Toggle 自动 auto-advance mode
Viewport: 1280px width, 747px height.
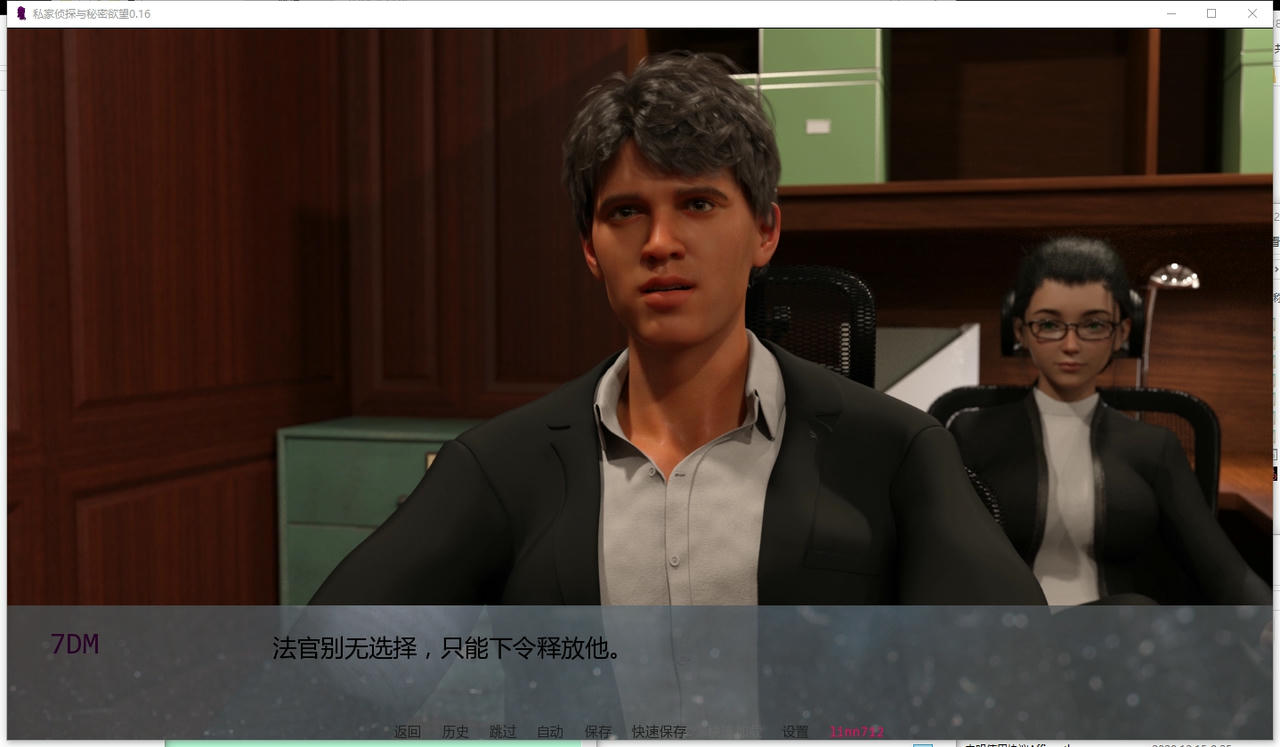[550, 732]
